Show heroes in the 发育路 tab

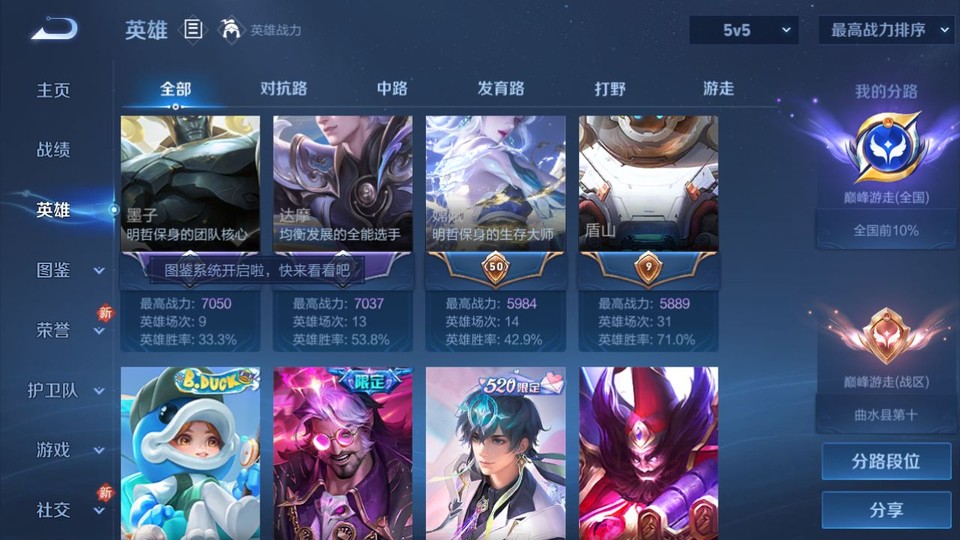tap(501, 89)
